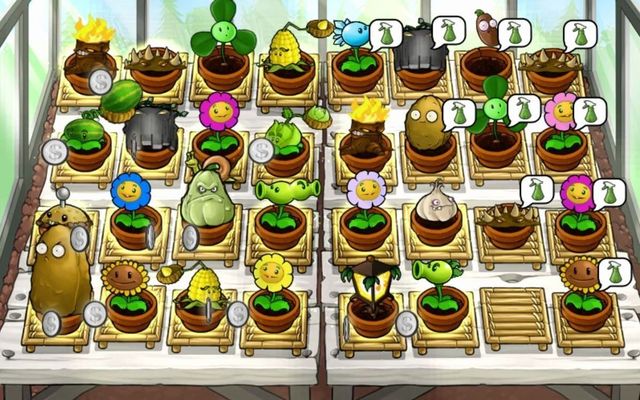The image size is (640, 400).
Task: Collect the silver coin next to the Squash
Action: click(189, 237)
